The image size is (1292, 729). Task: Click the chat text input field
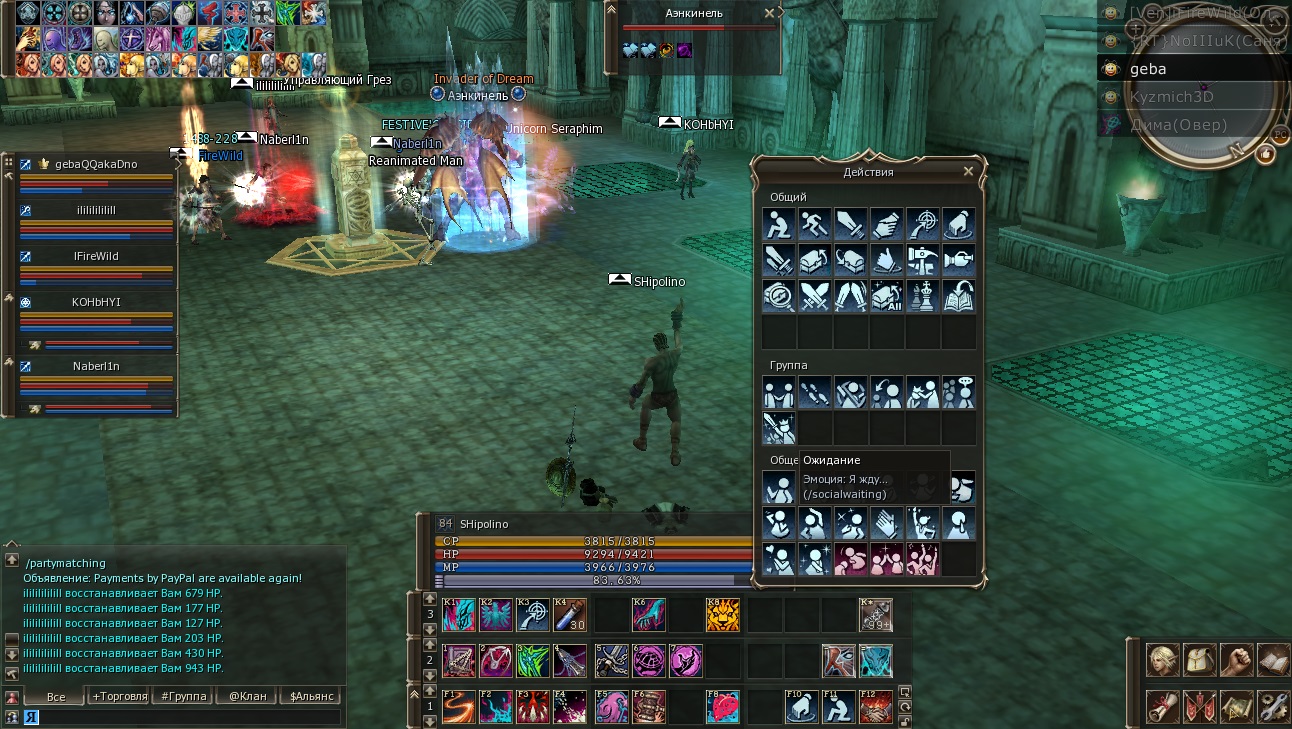180,717
